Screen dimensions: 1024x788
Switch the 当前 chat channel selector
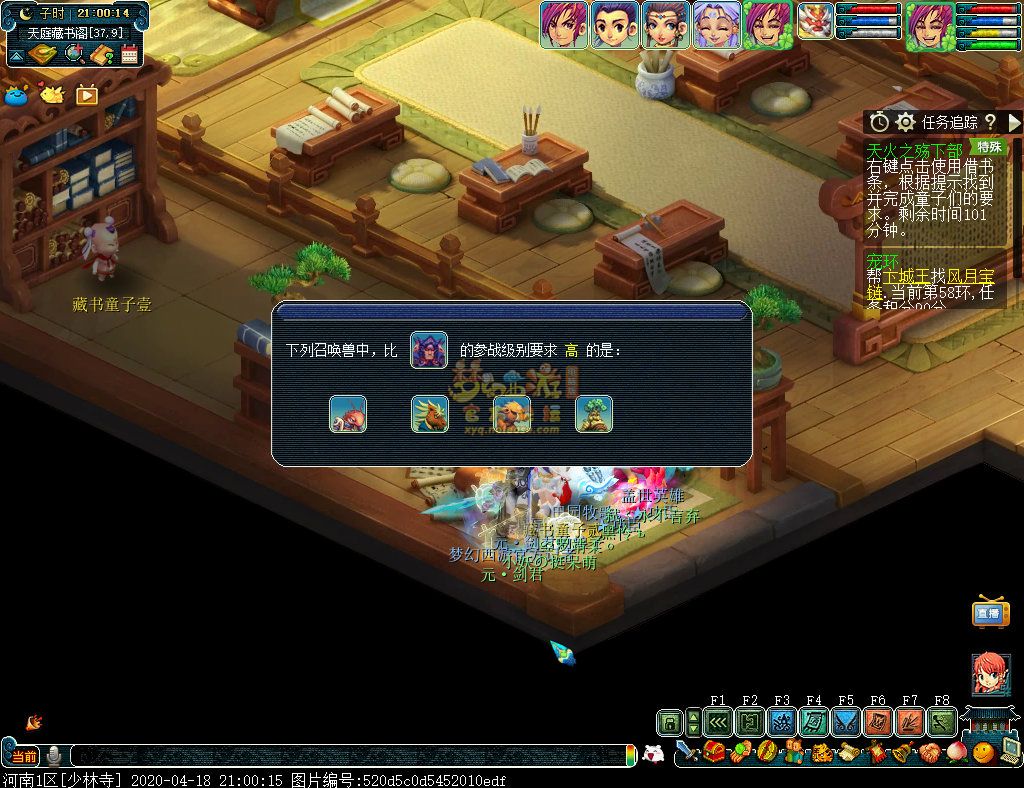coord(24,757)
